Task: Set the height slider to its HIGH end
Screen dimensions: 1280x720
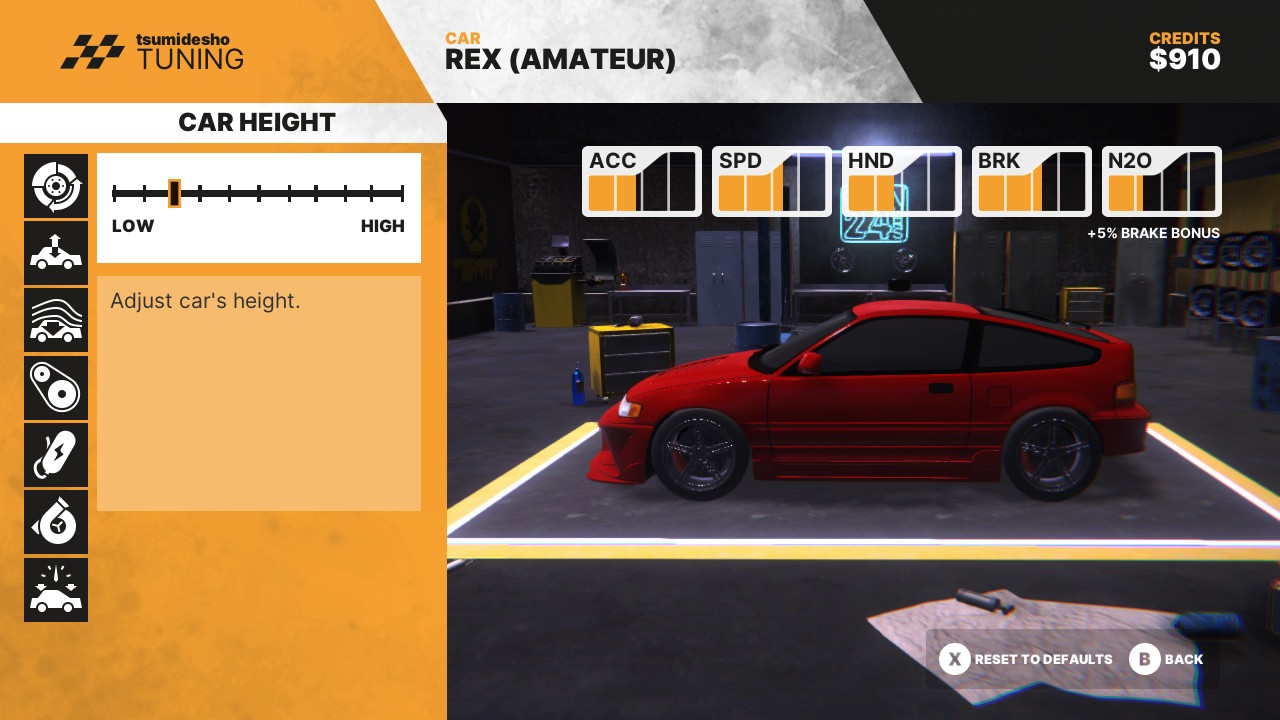Action: point(402,193)
